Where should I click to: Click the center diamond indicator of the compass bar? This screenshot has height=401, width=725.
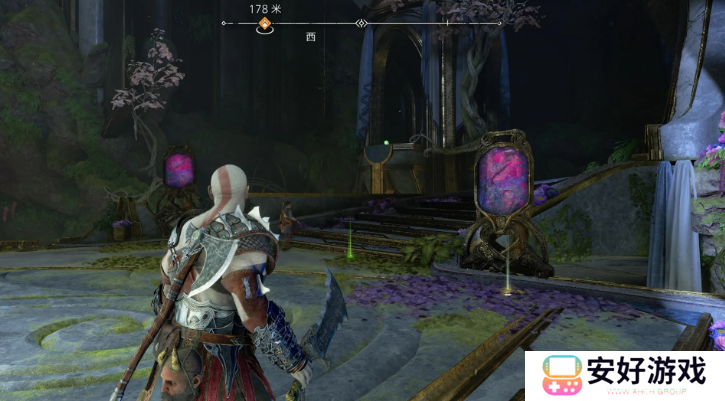361,23
